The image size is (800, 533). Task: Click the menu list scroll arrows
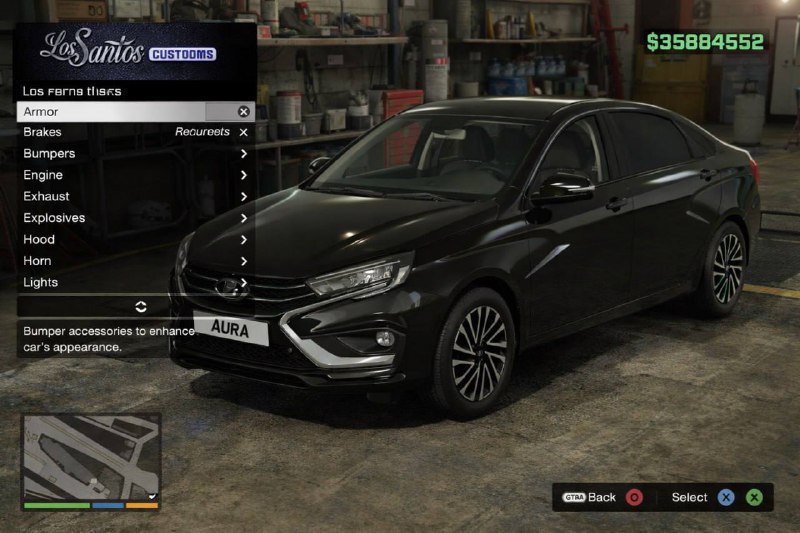[x=140, y=306]
